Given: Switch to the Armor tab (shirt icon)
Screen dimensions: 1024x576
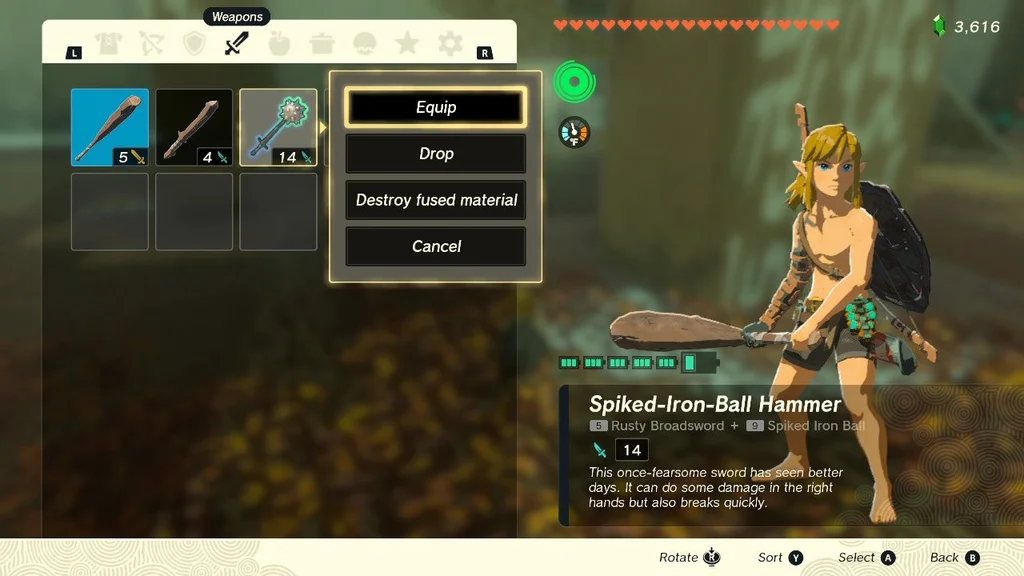Looking at the screenshot, I should click(108, 44).
